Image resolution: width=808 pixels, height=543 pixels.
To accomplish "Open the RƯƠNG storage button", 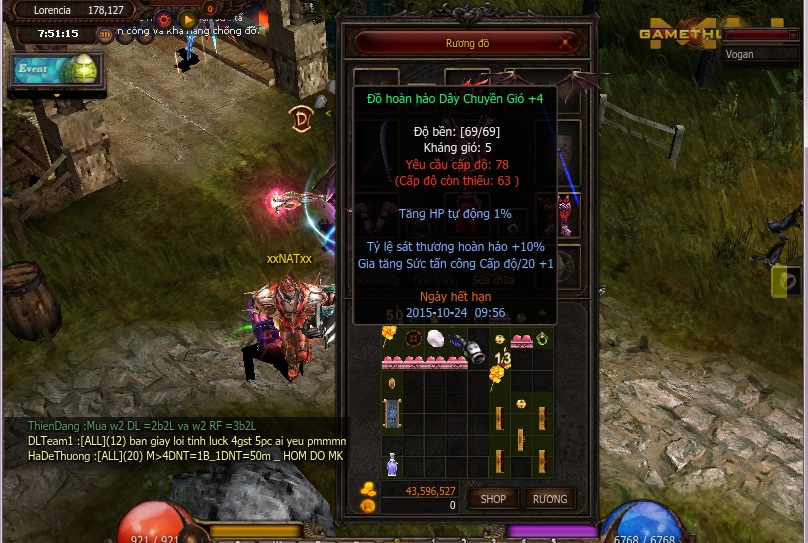I will [x=549, y=498].
